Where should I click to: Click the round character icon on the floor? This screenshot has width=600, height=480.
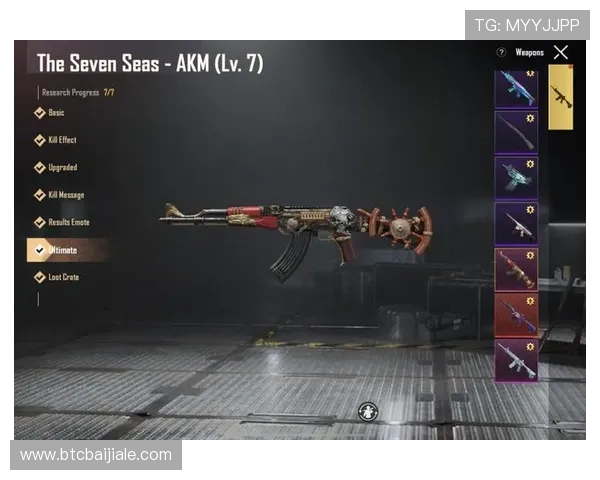tap(368, 411)
